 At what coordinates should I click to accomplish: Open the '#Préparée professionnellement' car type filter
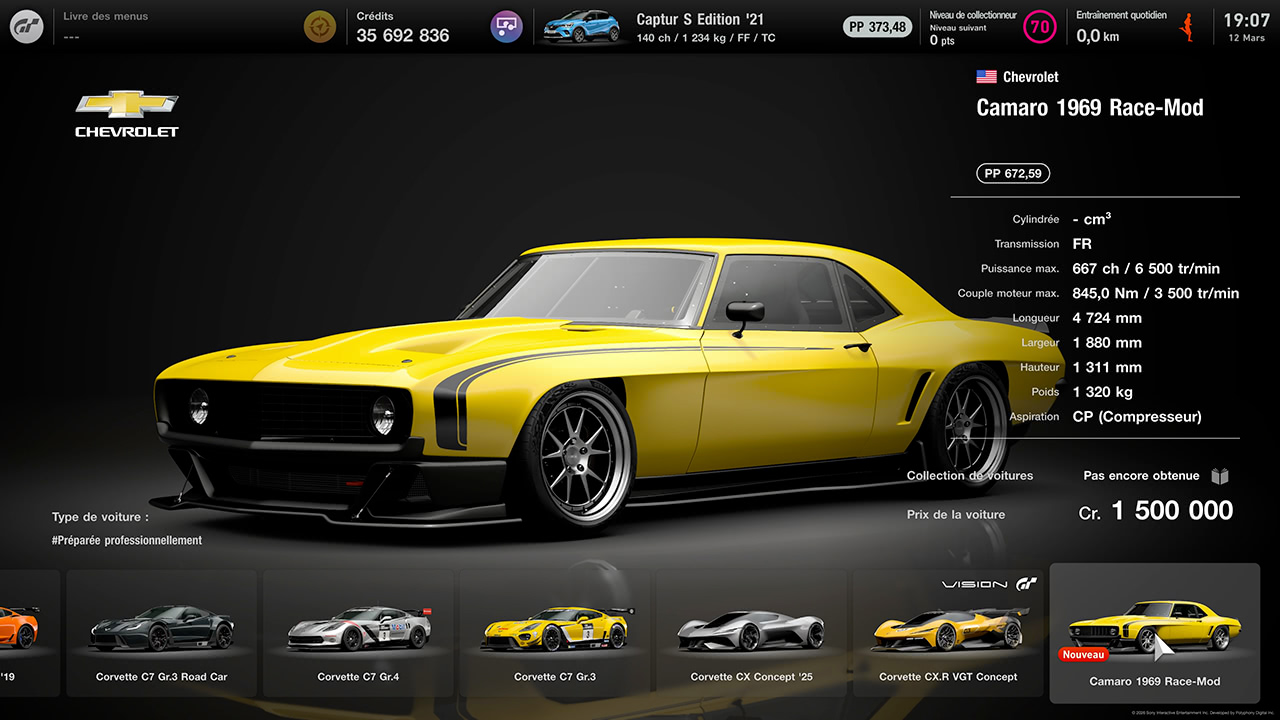tap(127, 539)
